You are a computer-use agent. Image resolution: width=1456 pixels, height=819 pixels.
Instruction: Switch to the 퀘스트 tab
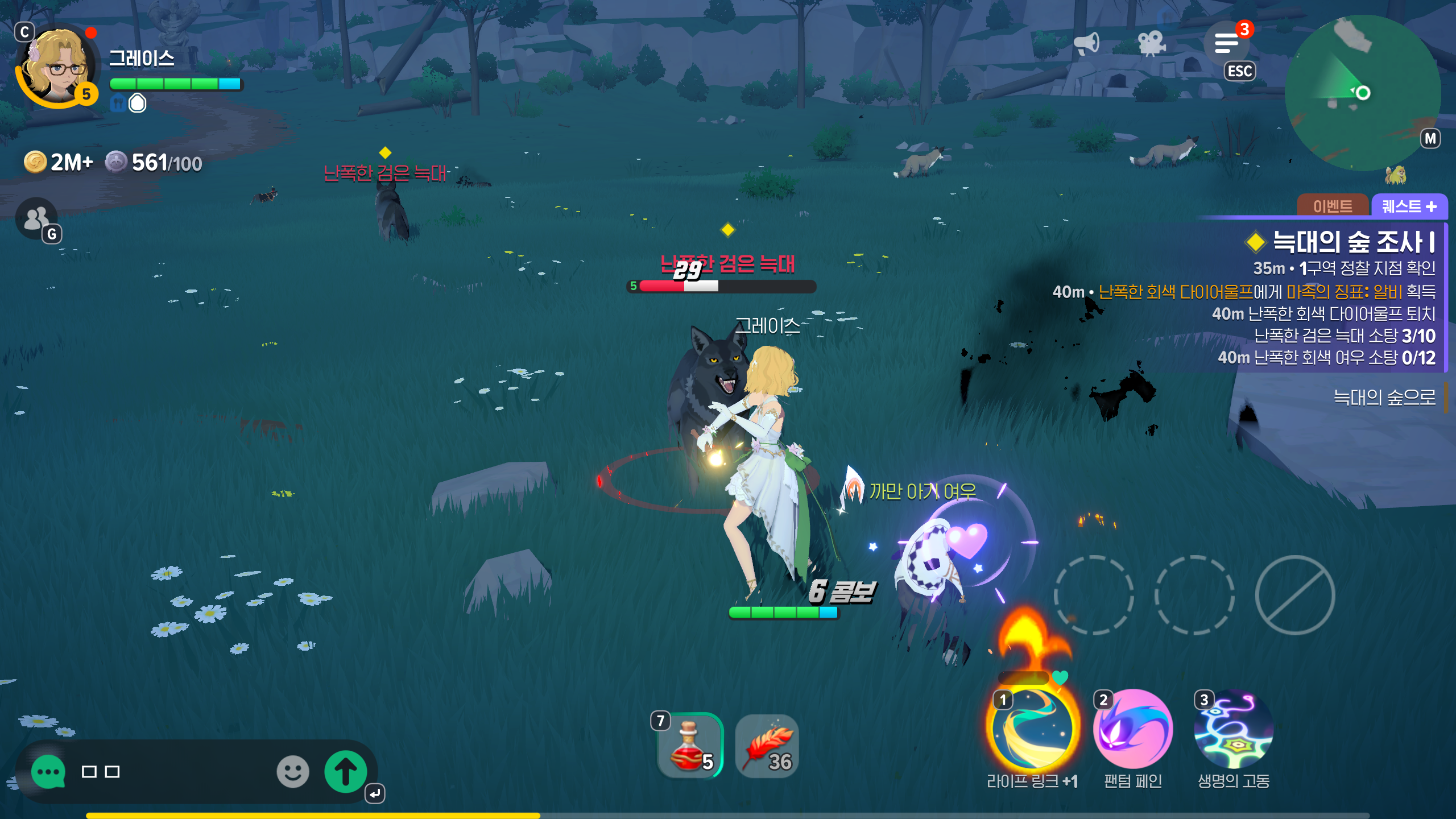[1409, 206]
